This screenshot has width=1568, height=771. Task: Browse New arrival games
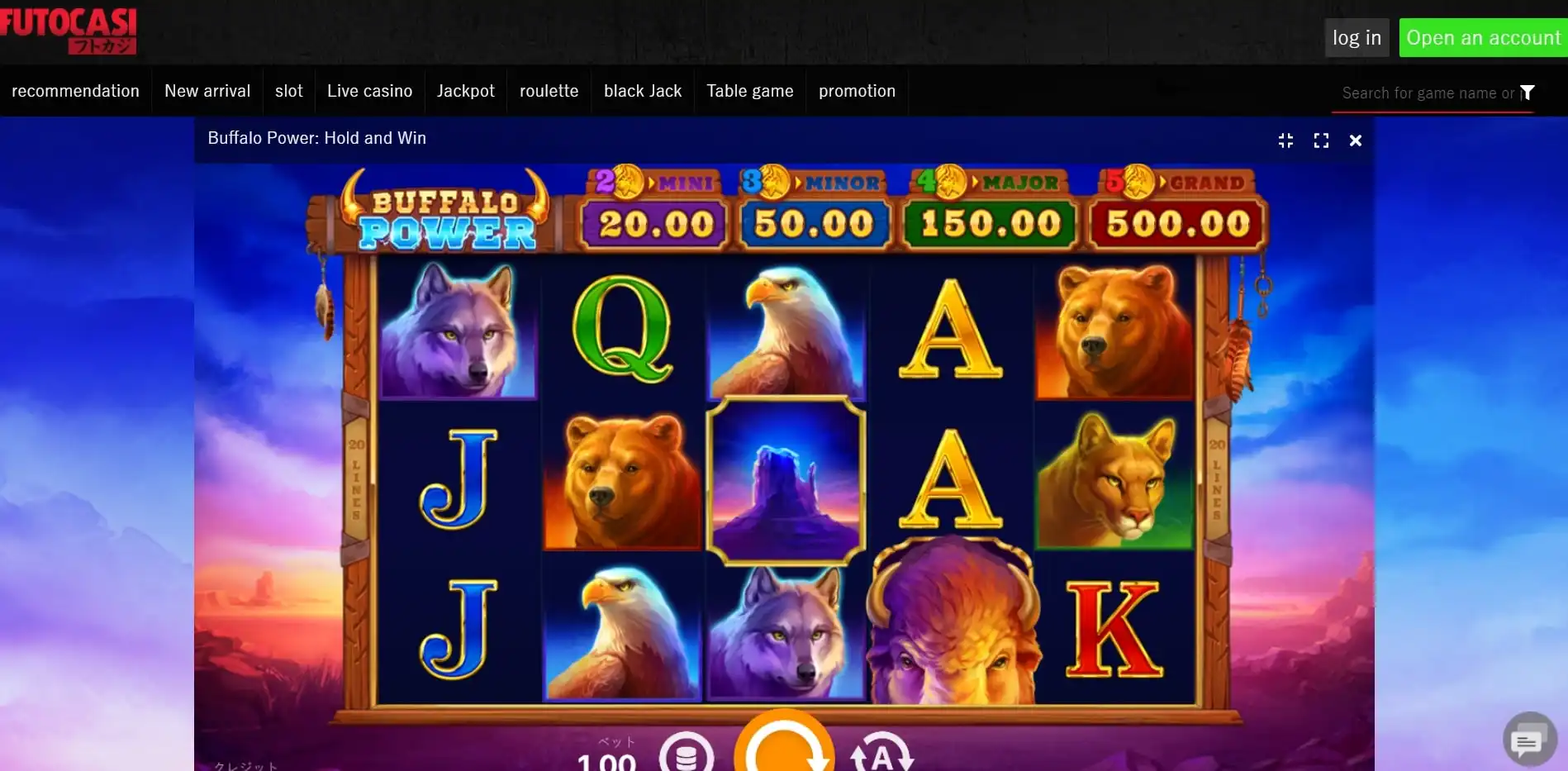point(207,91)
